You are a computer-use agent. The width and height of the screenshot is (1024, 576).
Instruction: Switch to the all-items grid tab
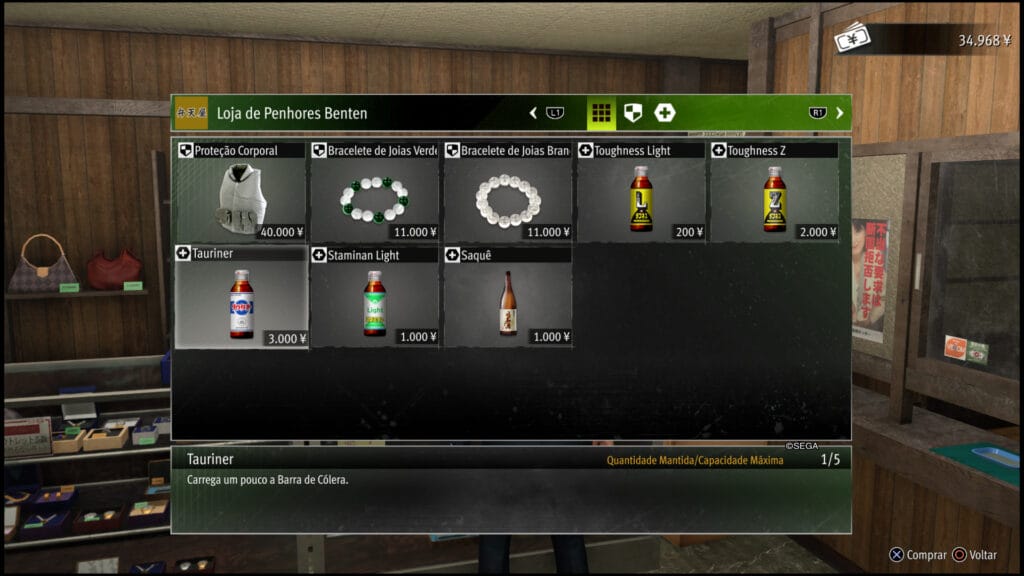point(600,113)
